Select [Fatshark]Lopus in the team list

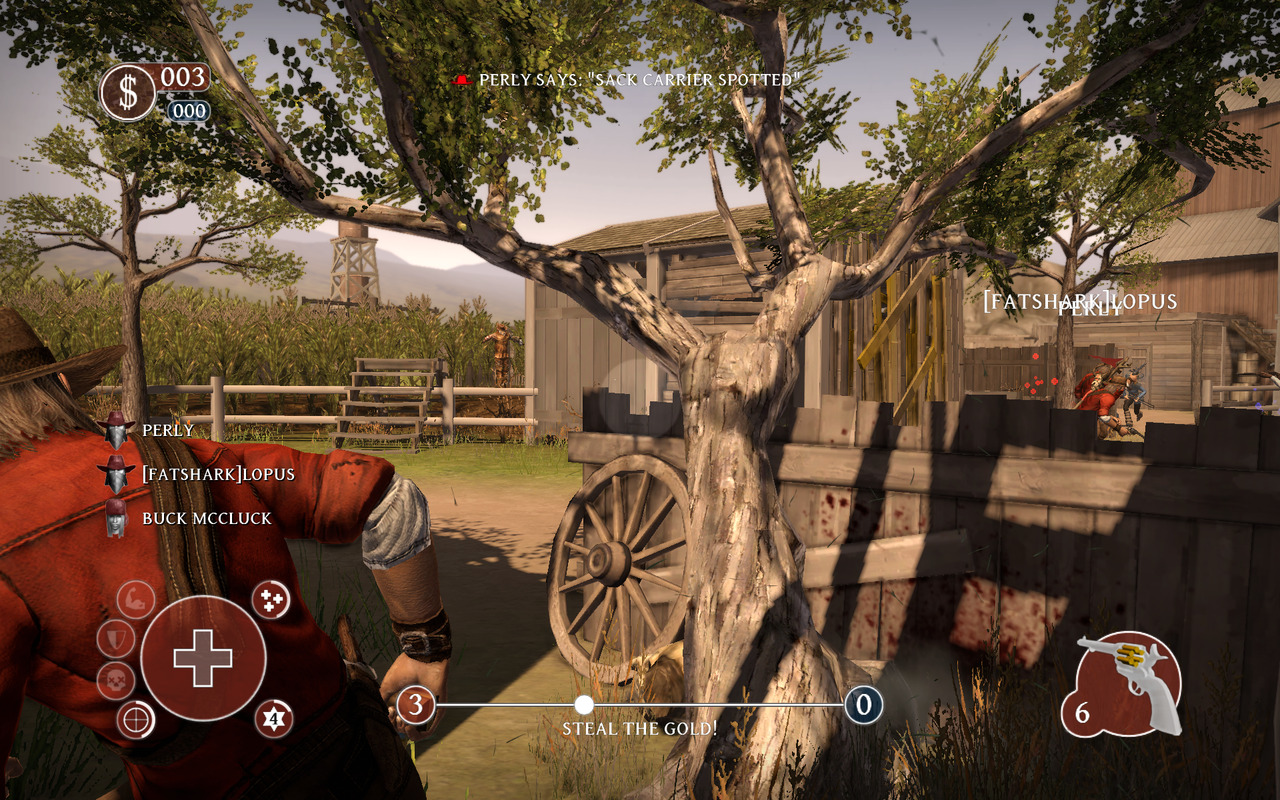(218, 474)
